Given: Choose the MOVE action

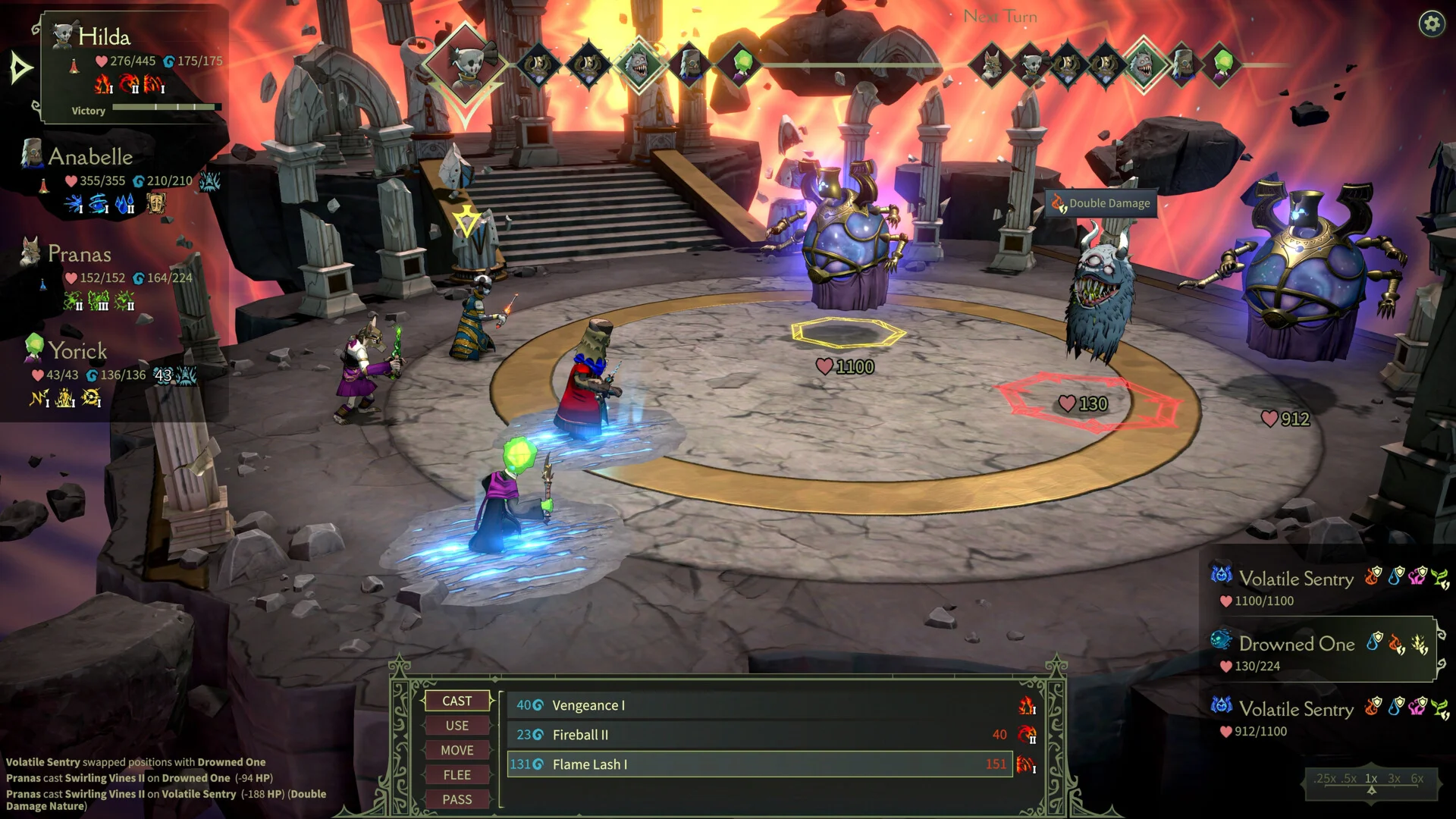Looking at the screenshot, I should pos(457,750).
